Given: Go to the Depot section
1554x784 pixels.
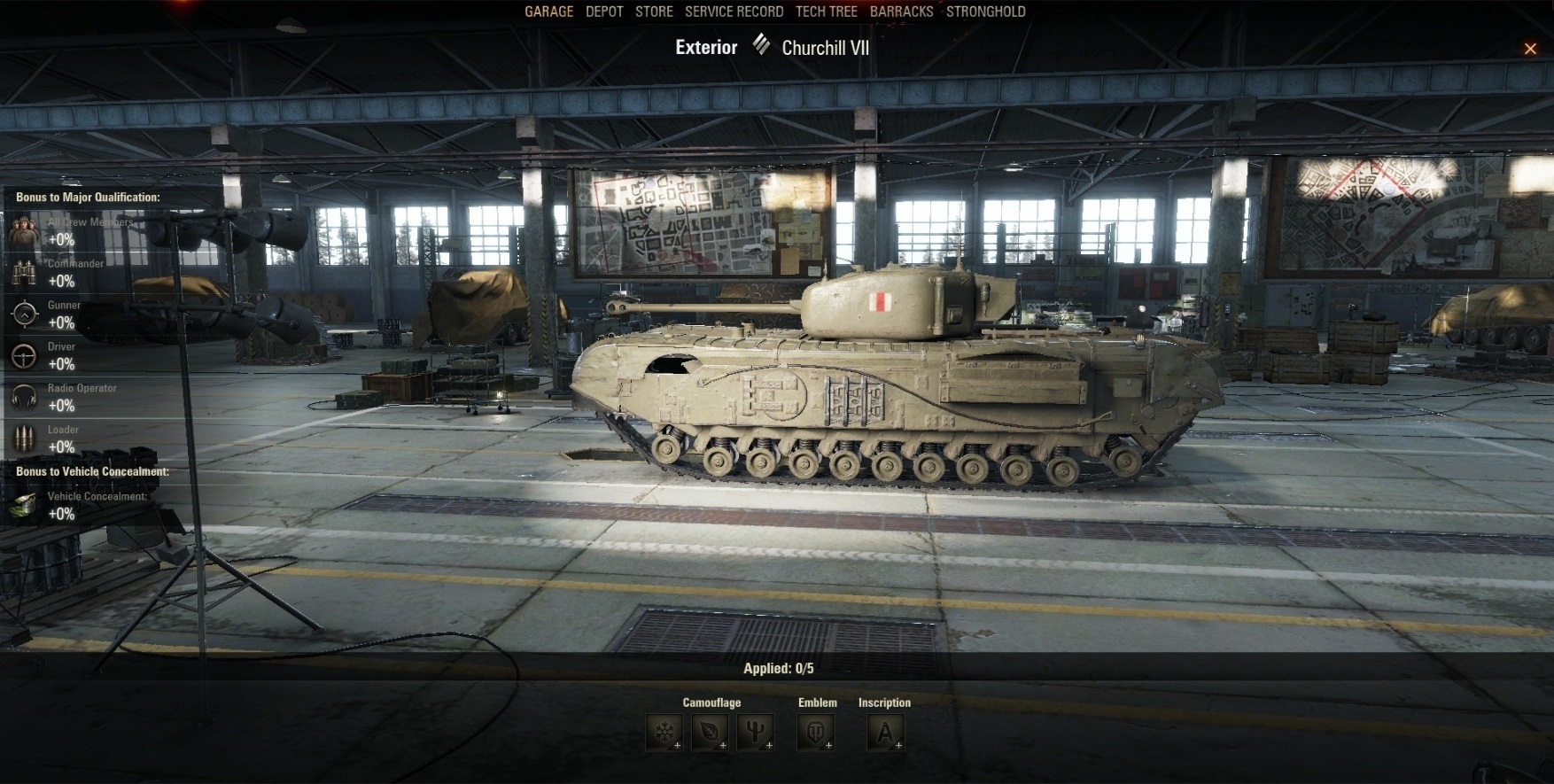Looking at the screenshot, I should pyautogui.click(x=604, y=12).
